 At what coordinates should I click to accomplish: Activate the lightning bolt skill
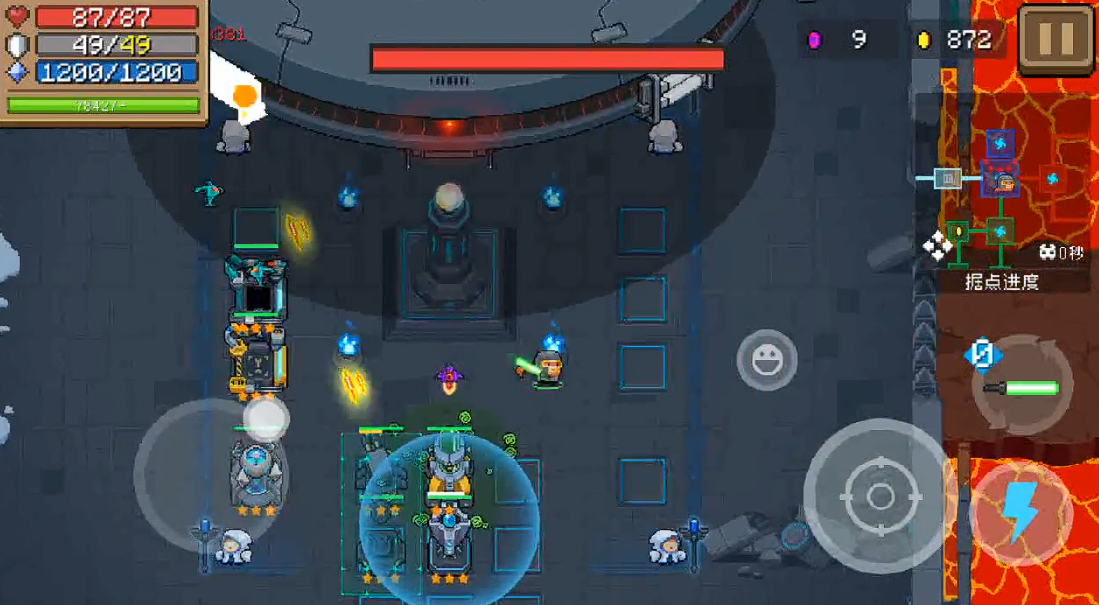(x=1021, y=513)
